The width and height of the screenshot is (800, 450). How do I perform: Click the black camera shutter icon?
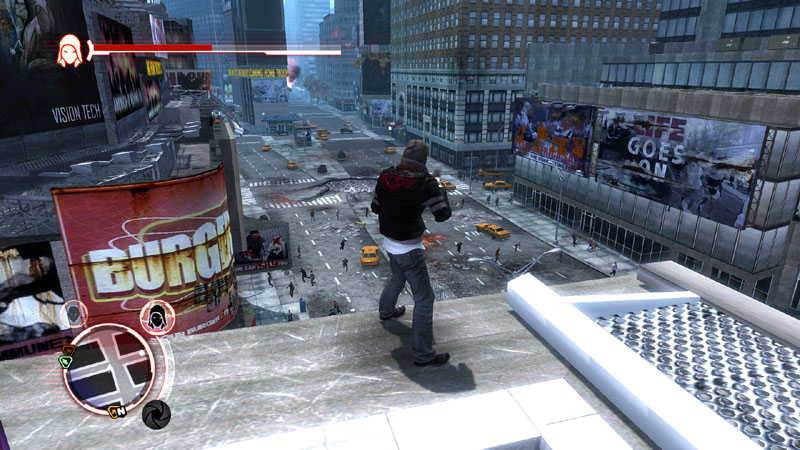pyautogui.click(x=156, y=414)
